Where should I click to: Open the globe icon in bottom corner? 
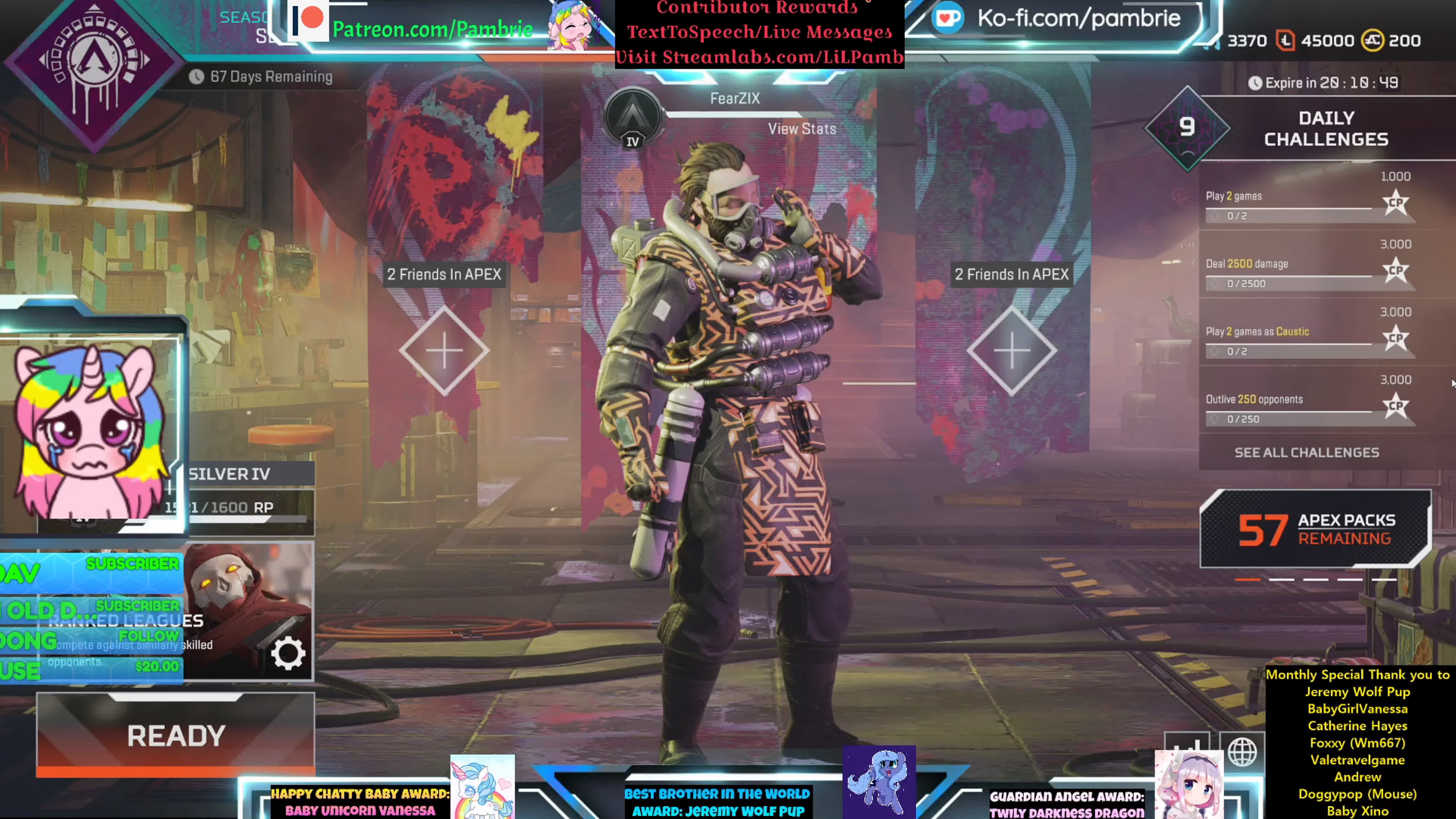pyautogui.click(x=1242, y=752)
